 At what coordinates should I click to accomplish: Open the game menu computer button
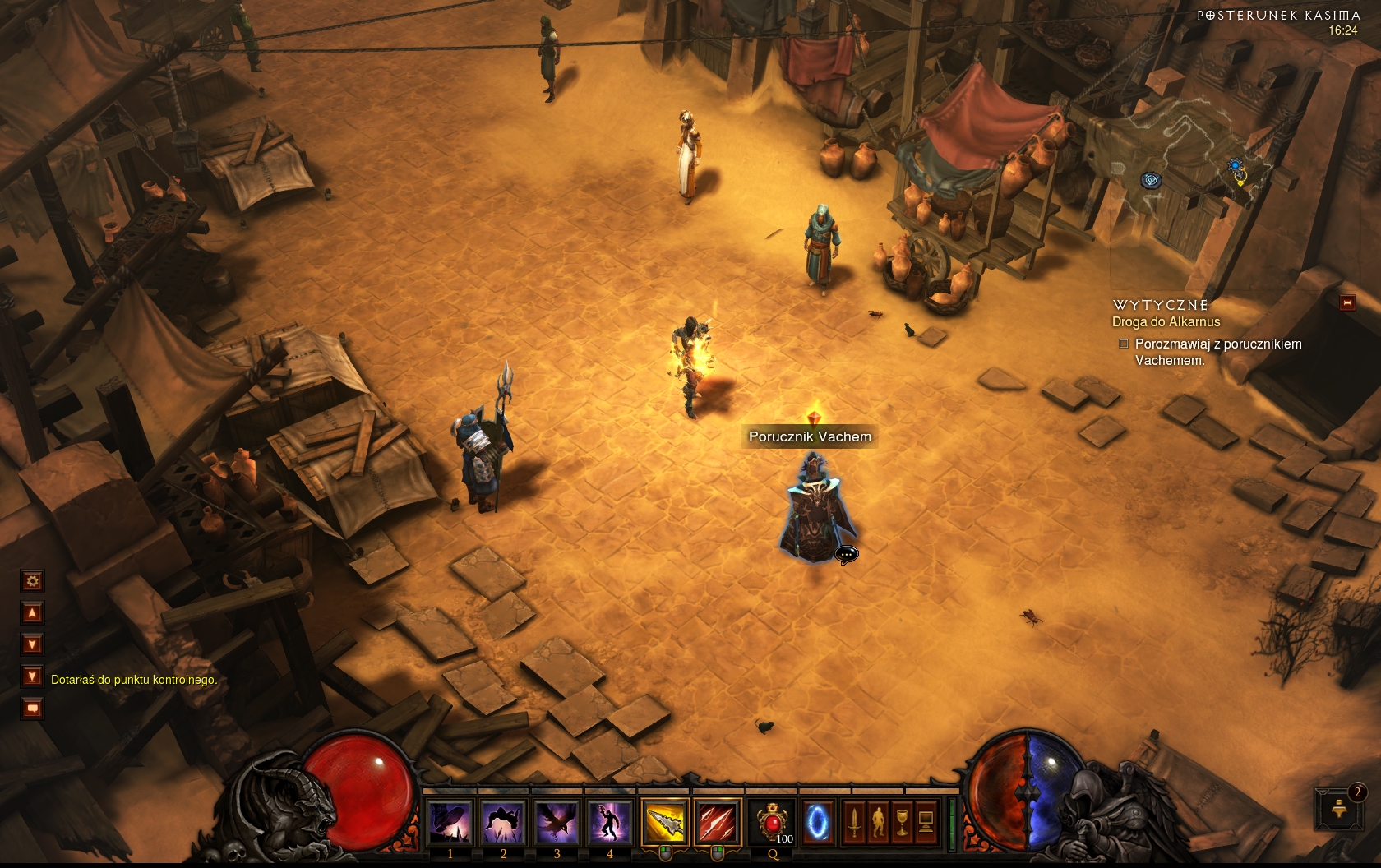tap(926, 821)
